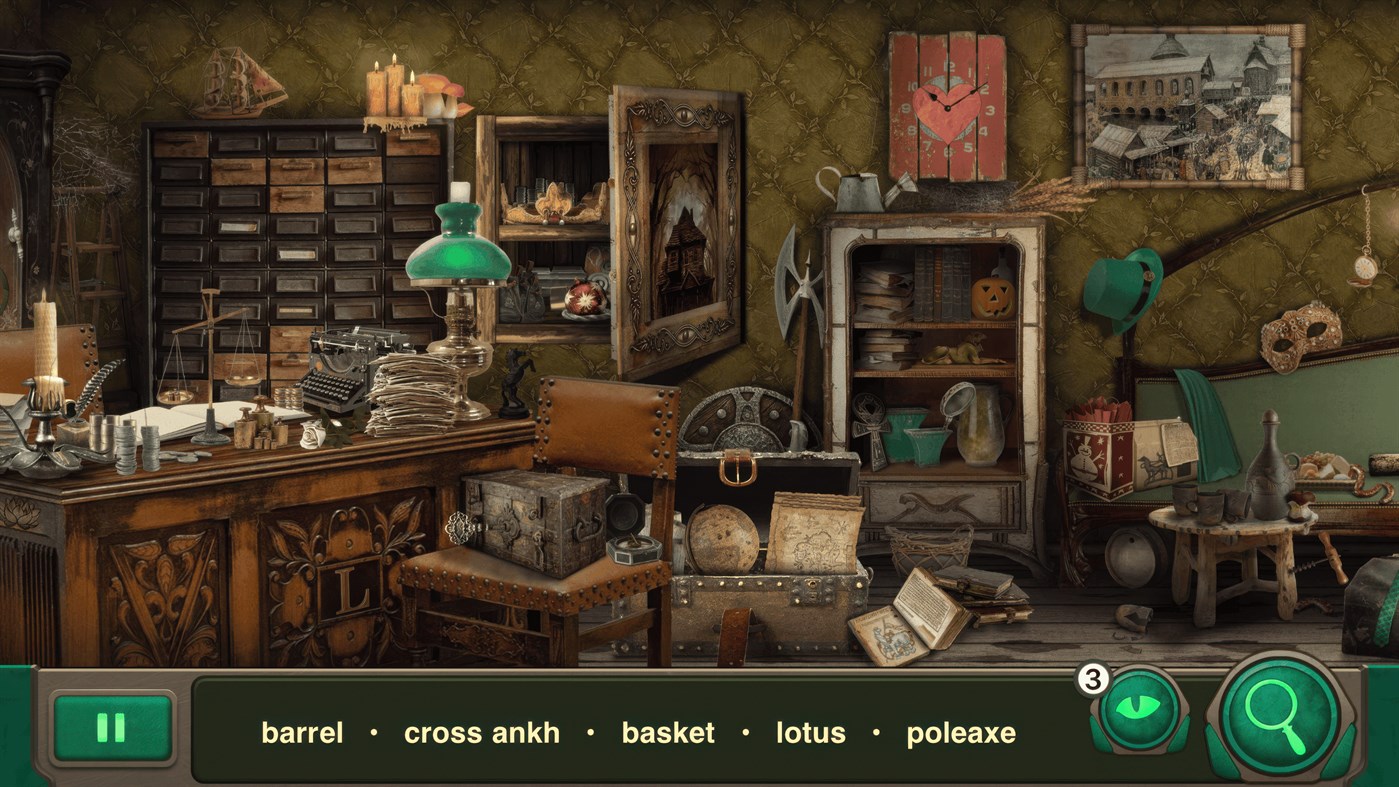Click "barrel" in the word list

[x=301, y=733]
